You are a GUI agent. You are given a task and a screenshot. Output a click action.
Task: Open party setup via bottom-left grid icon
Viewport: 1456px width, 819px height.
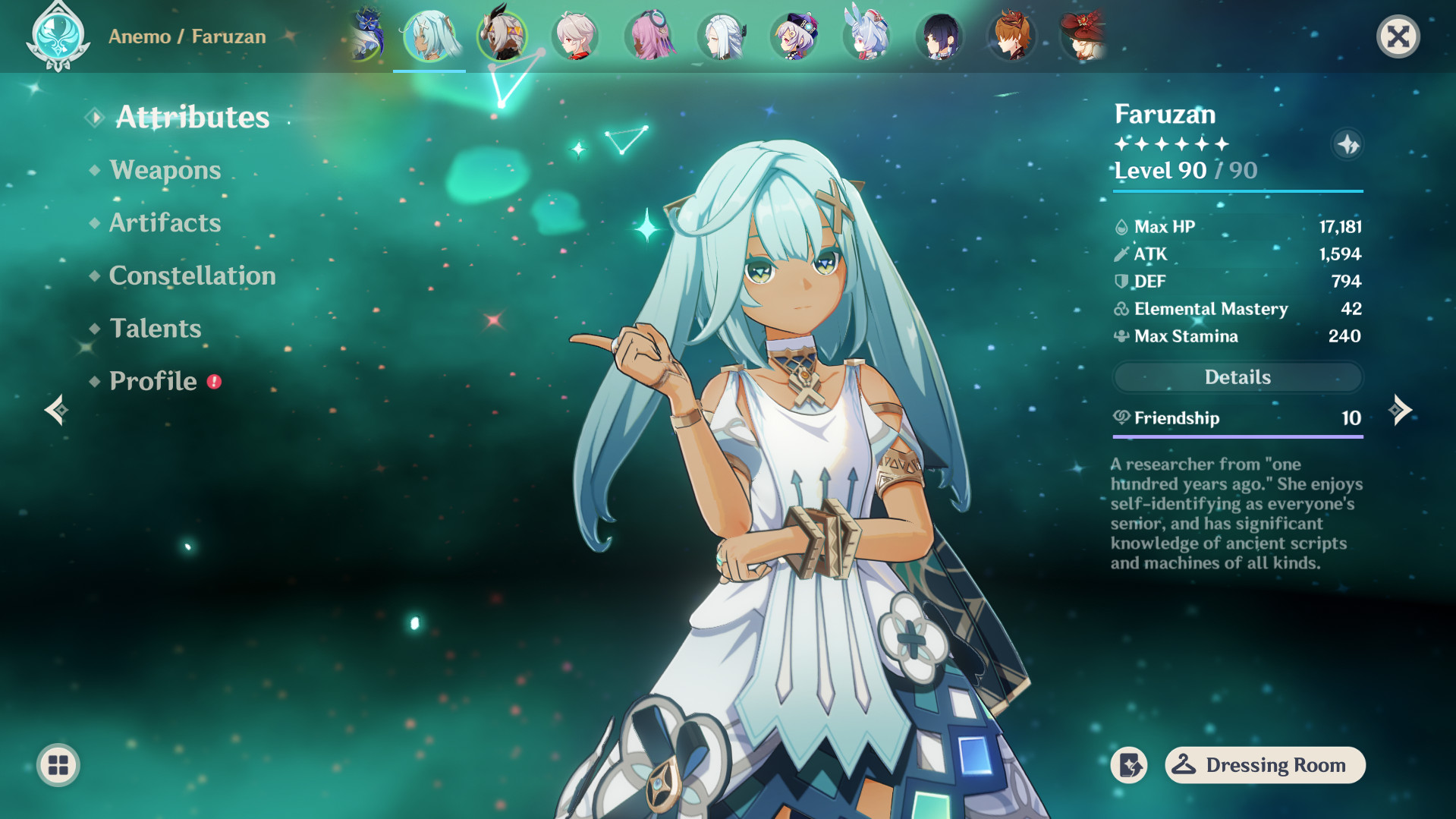click(x=59, y=765)
